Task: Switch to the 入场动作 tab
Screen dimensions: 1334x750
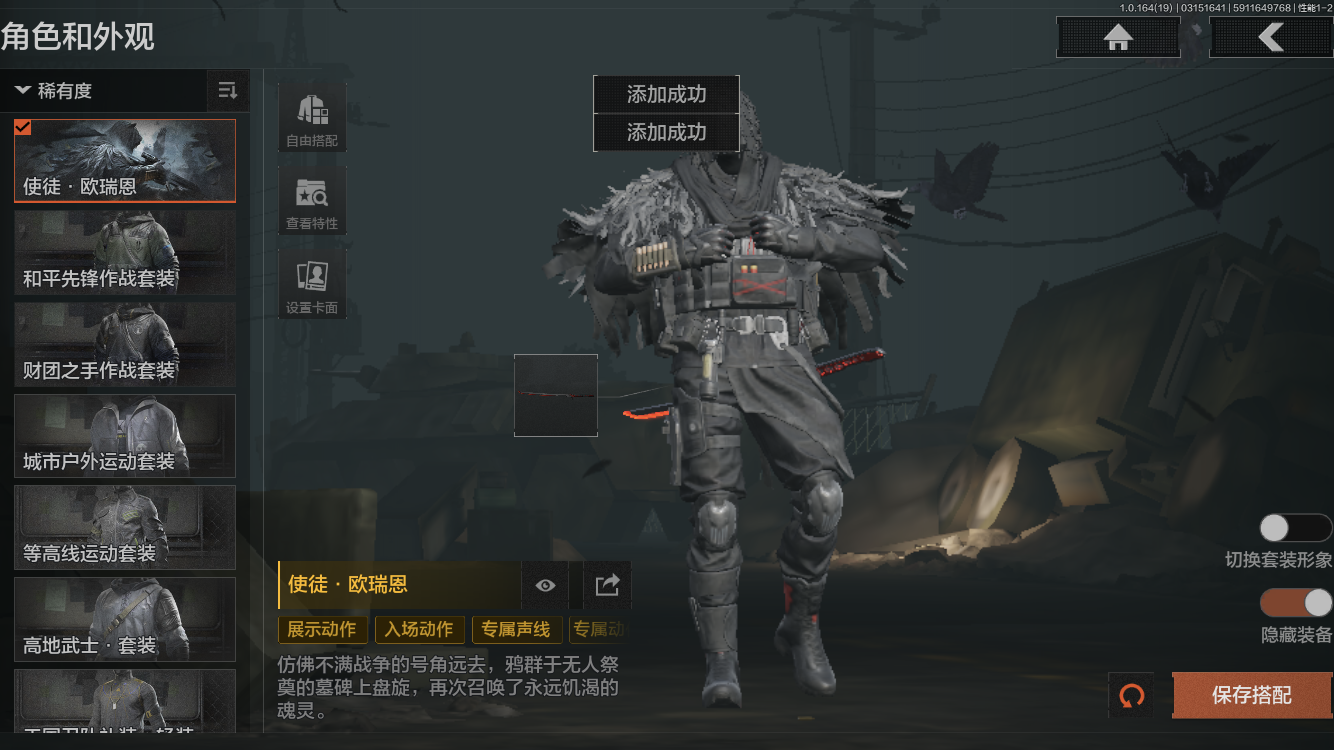Action: 419,630
